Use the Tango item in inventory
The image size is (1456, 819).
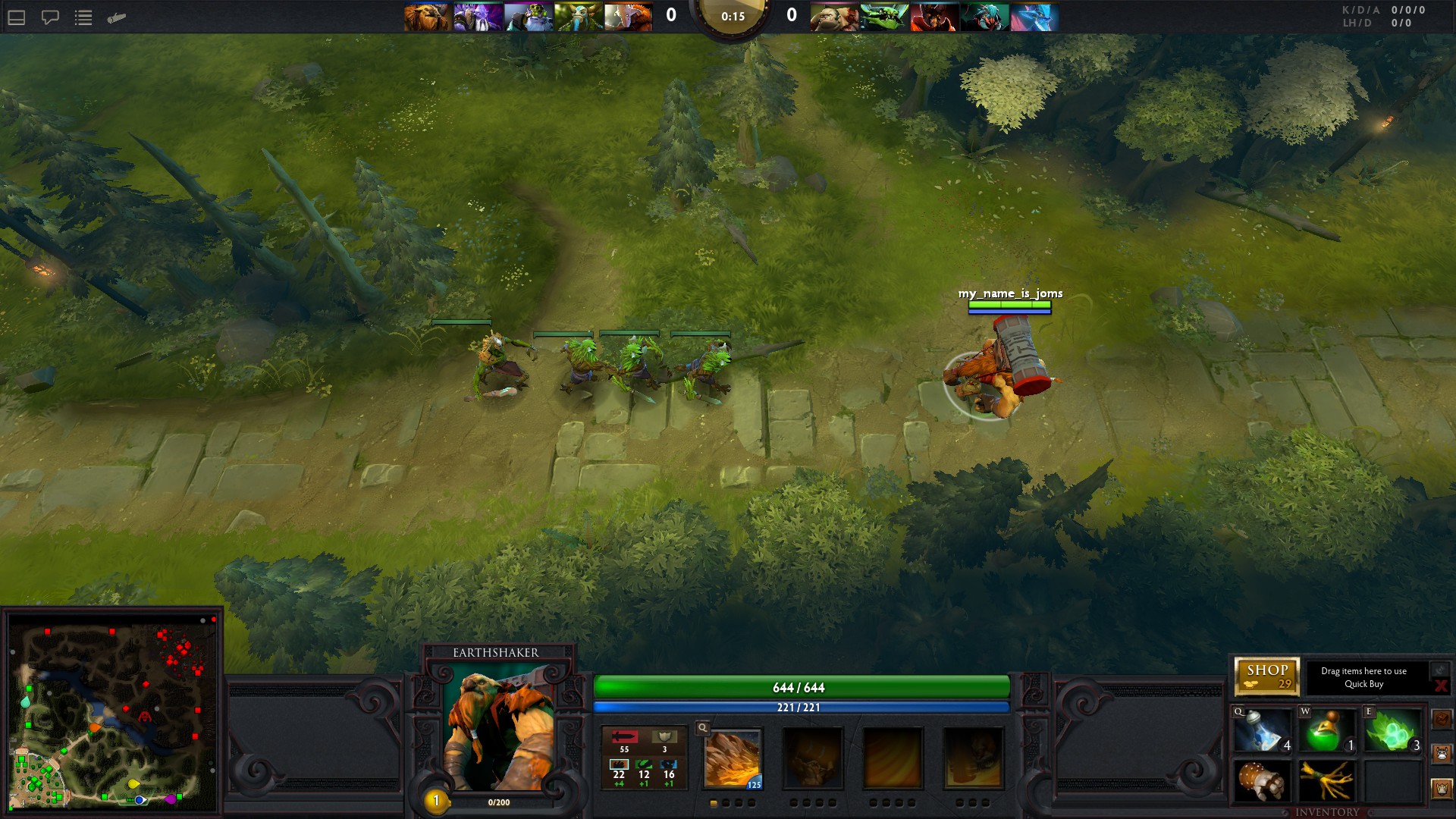click(x=1392, y=731)
